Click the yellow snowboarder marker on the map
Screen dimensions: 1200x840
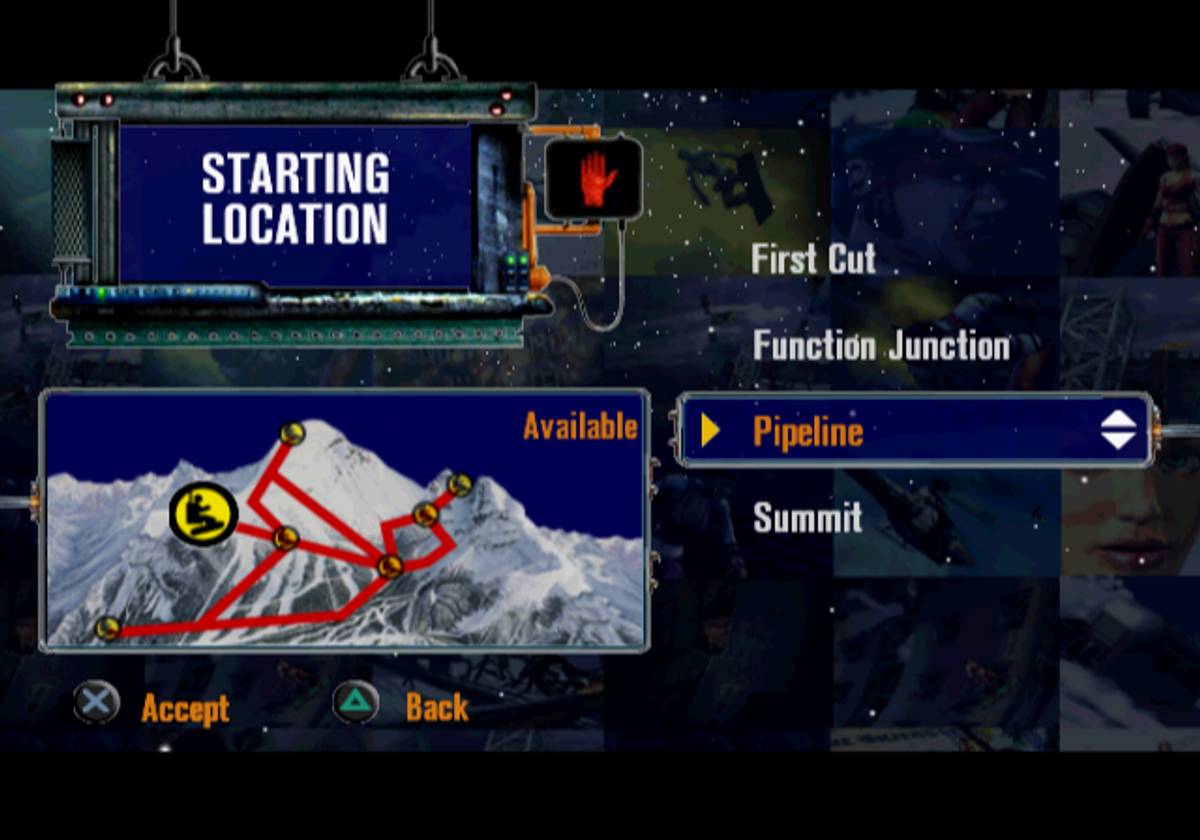pyautogui.click(x=203, y=515)
